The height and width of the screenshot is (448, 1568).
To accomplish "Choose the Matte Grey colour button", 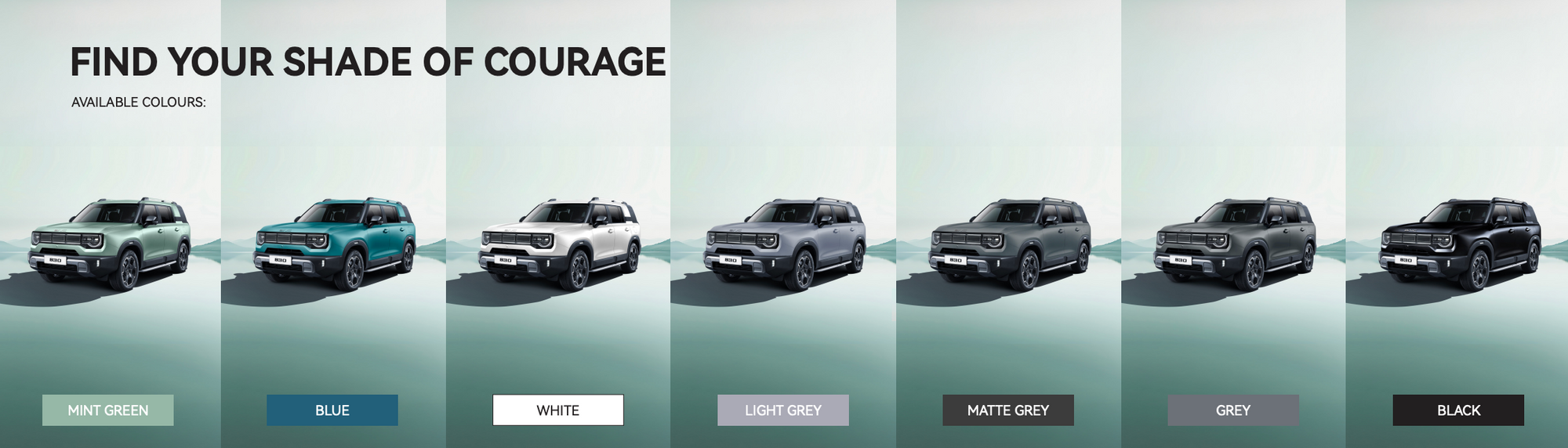I will 1008,410.
